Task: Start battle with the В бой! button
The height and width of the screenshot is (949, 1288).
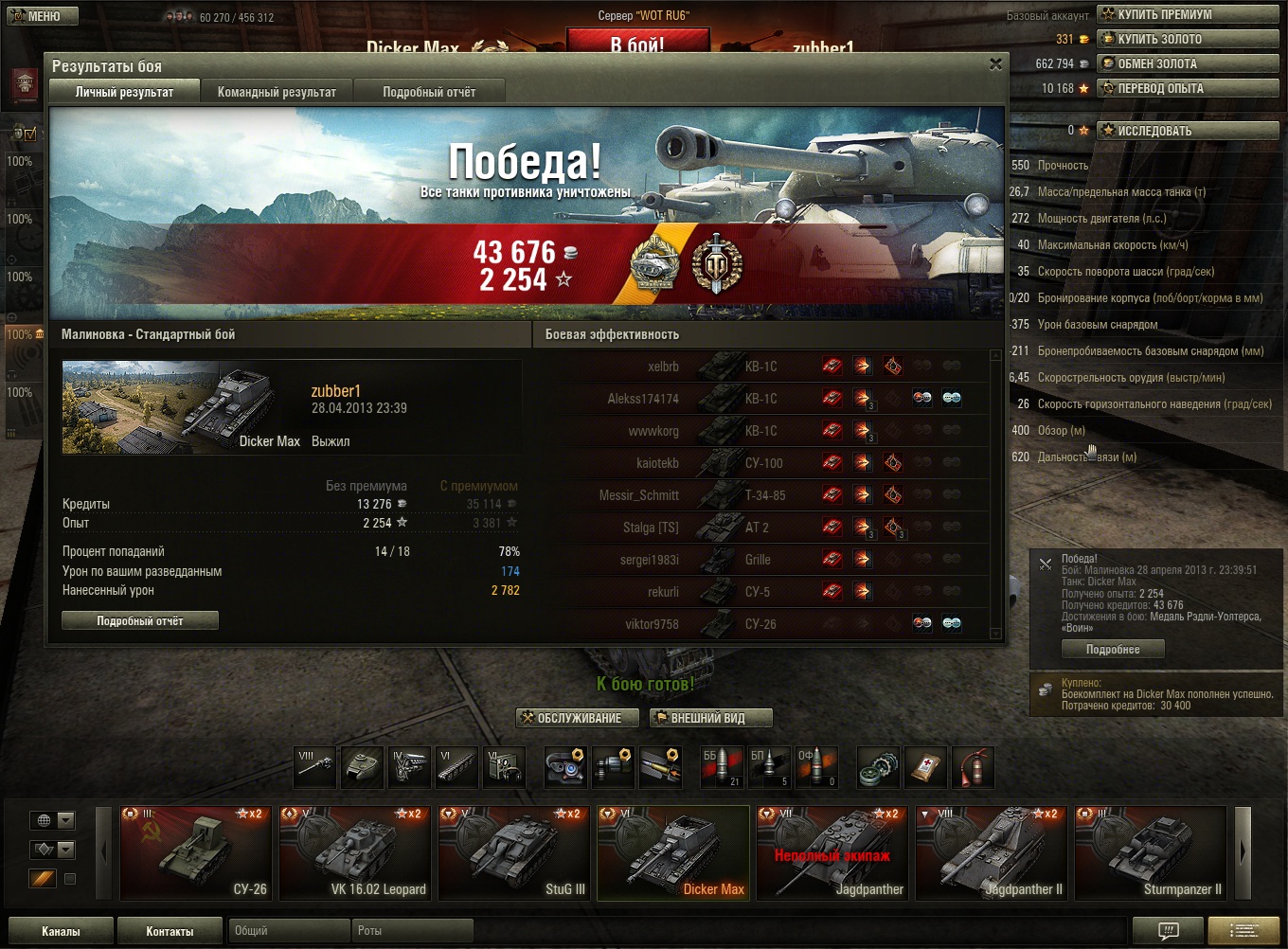Action: [637, 42]
